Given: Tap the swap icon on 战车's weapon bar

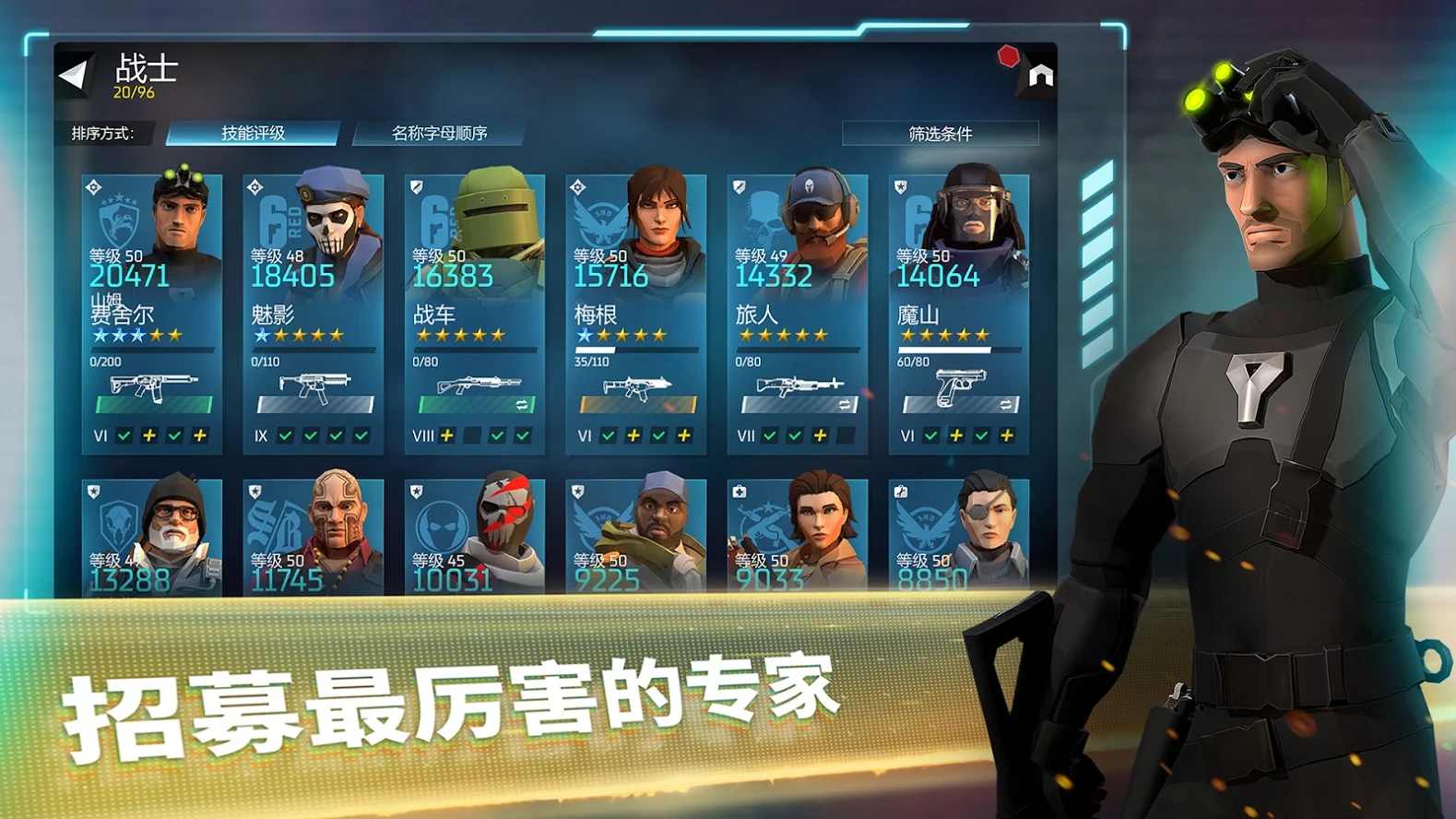Looking at the screenshot, I should (521, 403).
